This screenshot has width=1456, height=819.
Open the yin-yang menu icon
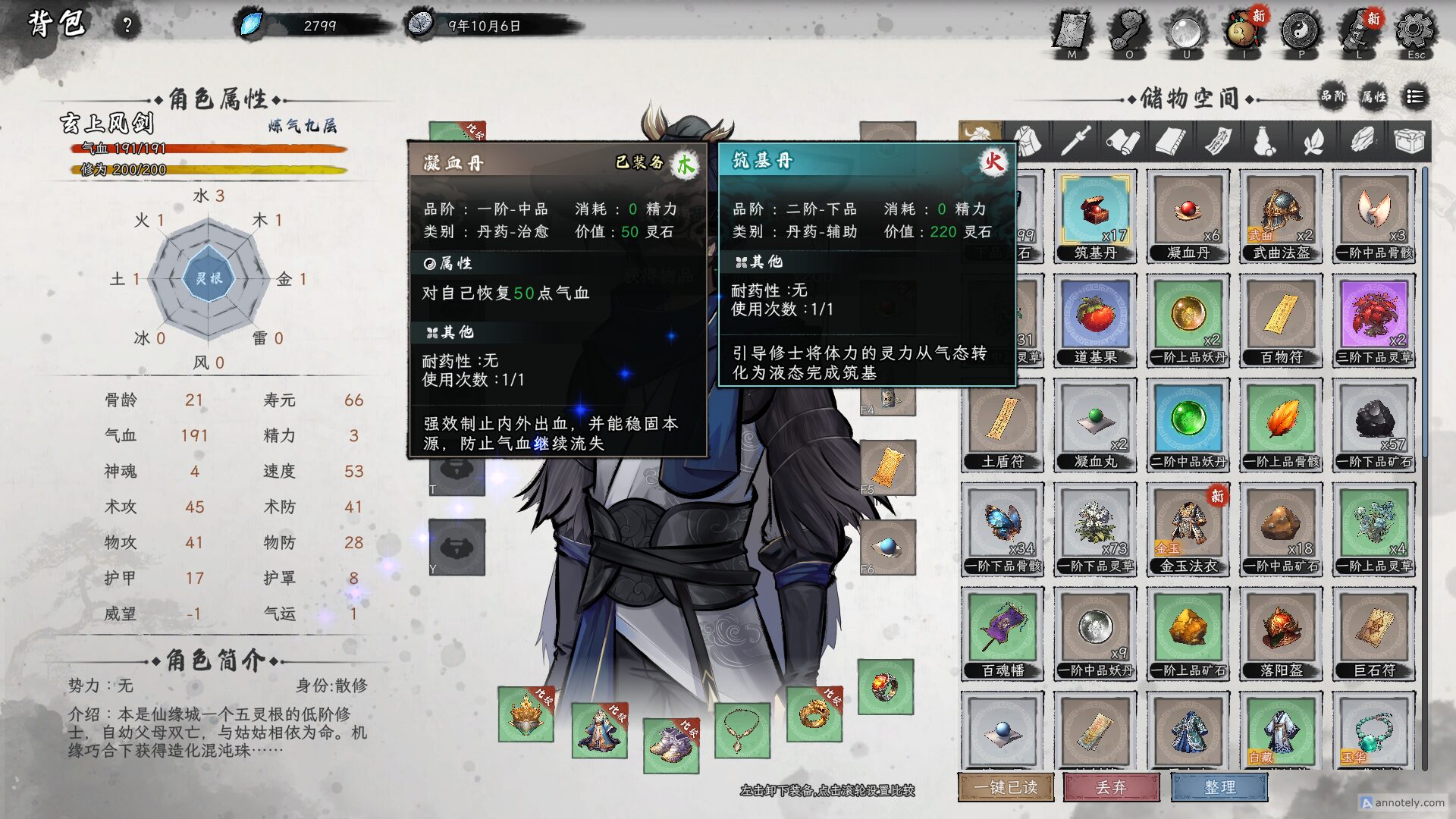click(1301, 32)
